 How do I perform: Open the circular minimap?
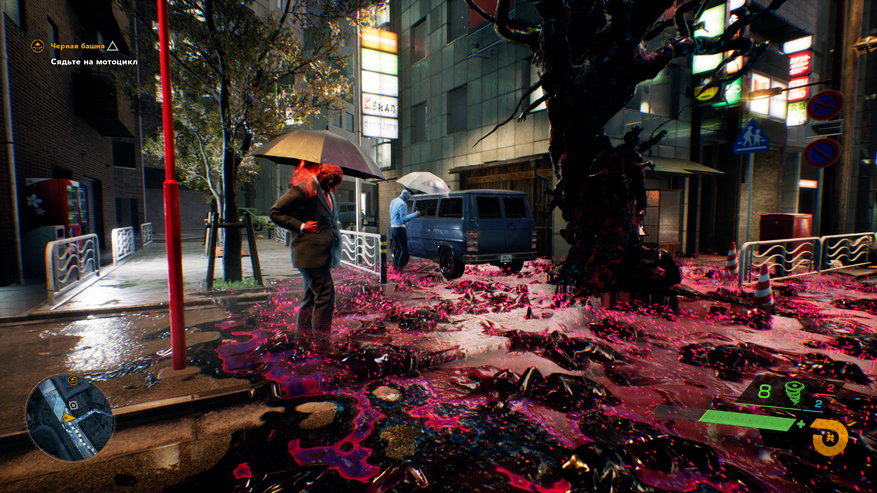tap(69, 417)
